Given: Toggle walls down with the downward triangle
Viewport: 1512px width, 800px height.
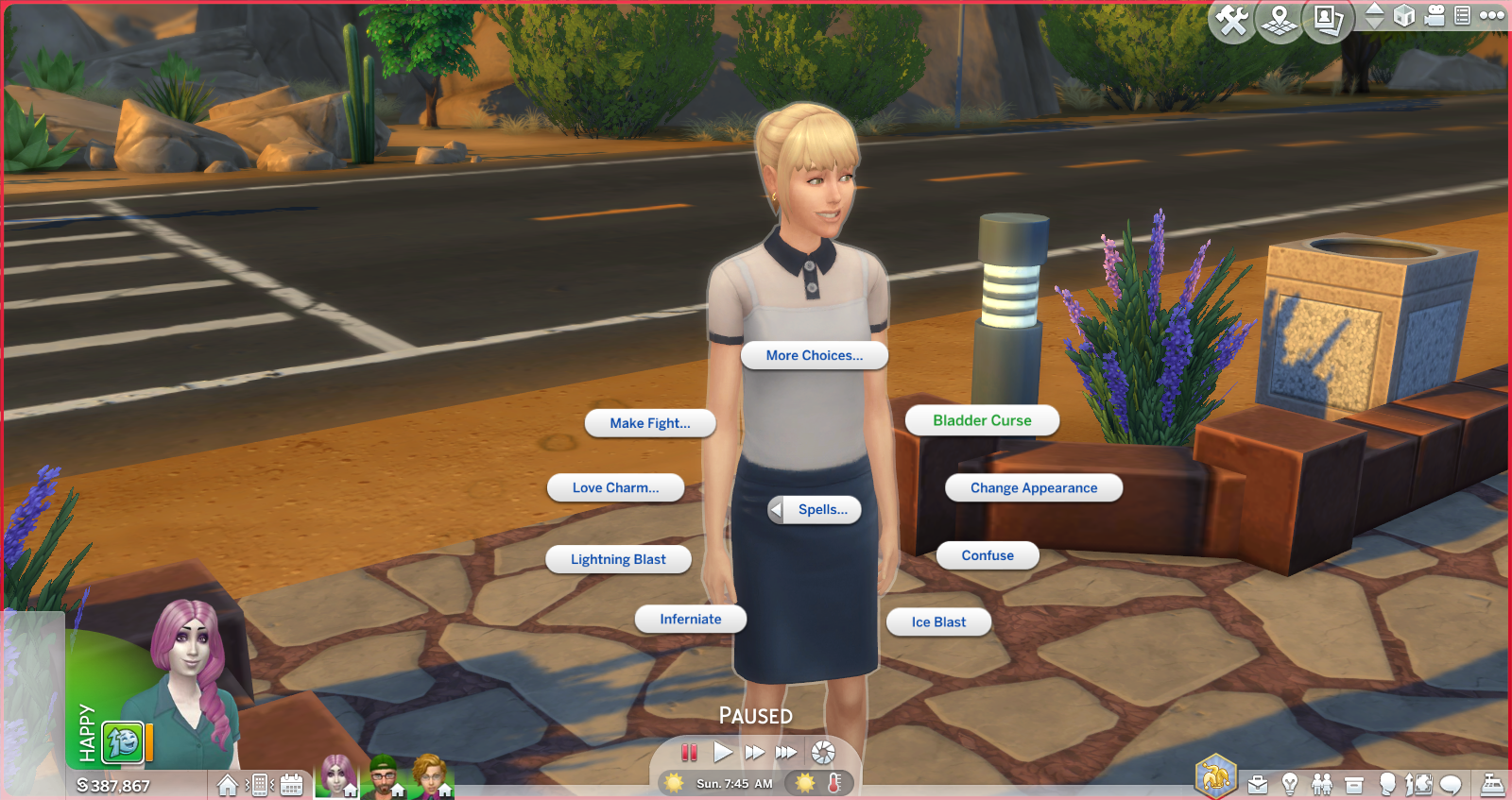Looking at the screenshot, I should coord(1375,26).
